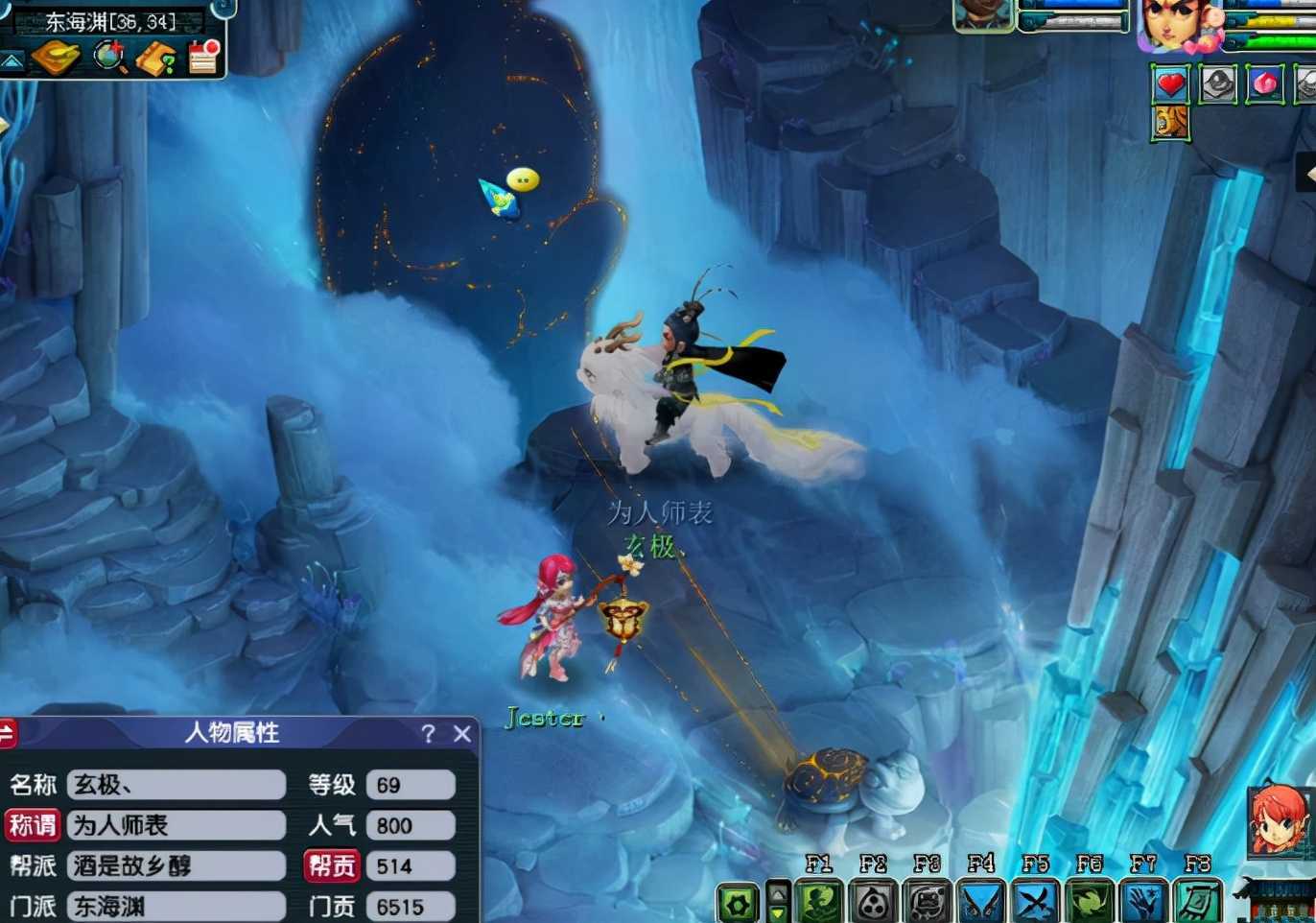
Task: Open the world map book icon
Action: [x=56, y=58]
